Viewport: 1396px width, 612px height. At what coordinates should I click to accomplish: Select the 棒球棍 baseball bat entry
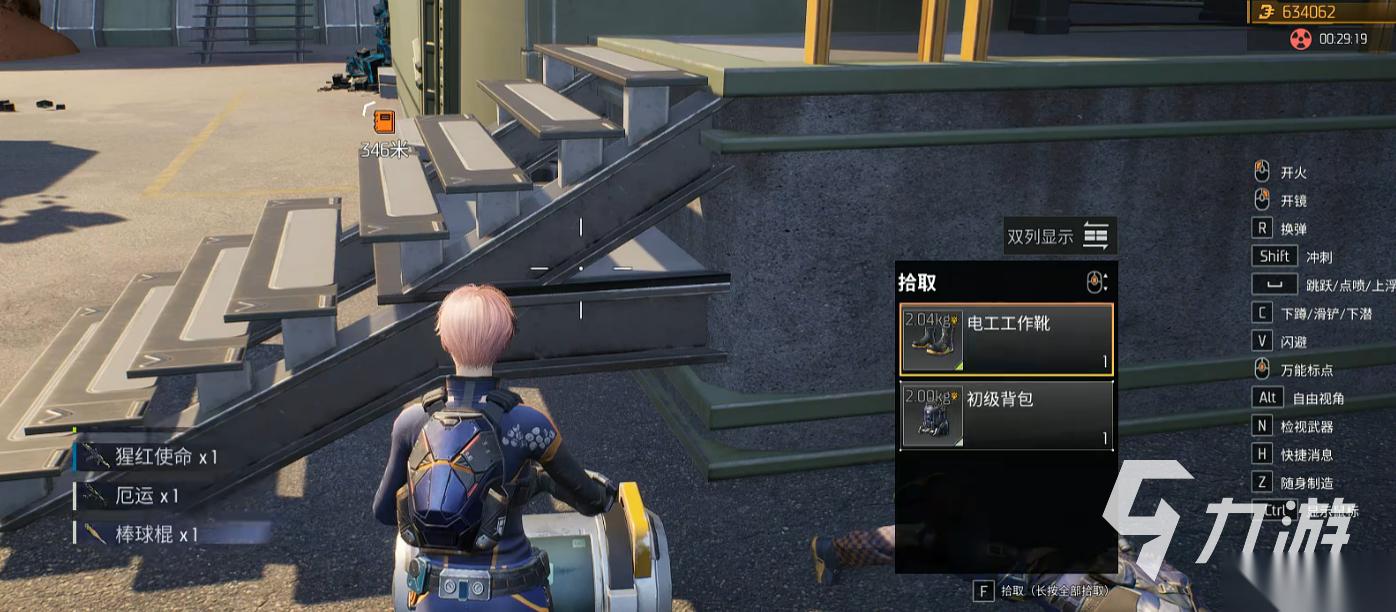coord(142,535)
